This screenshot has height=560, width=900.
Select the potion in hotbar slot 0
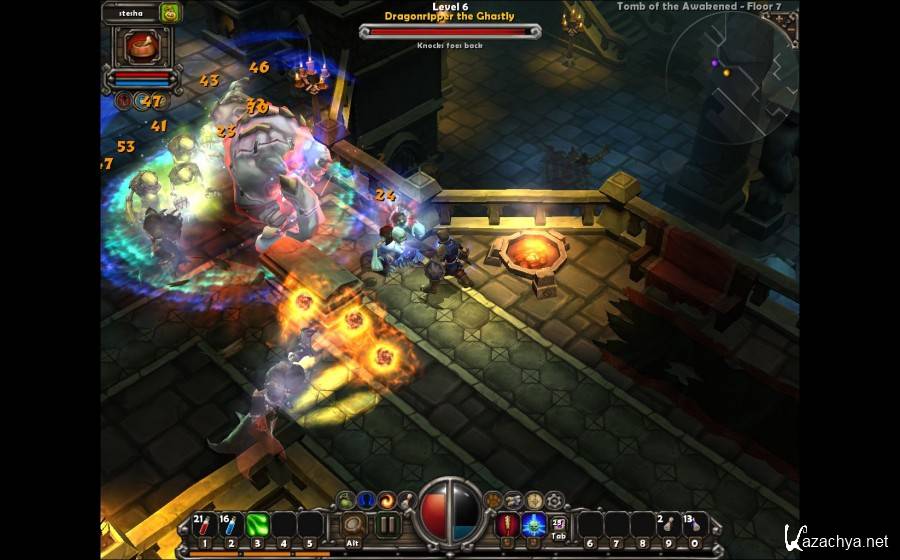[694, 525]
